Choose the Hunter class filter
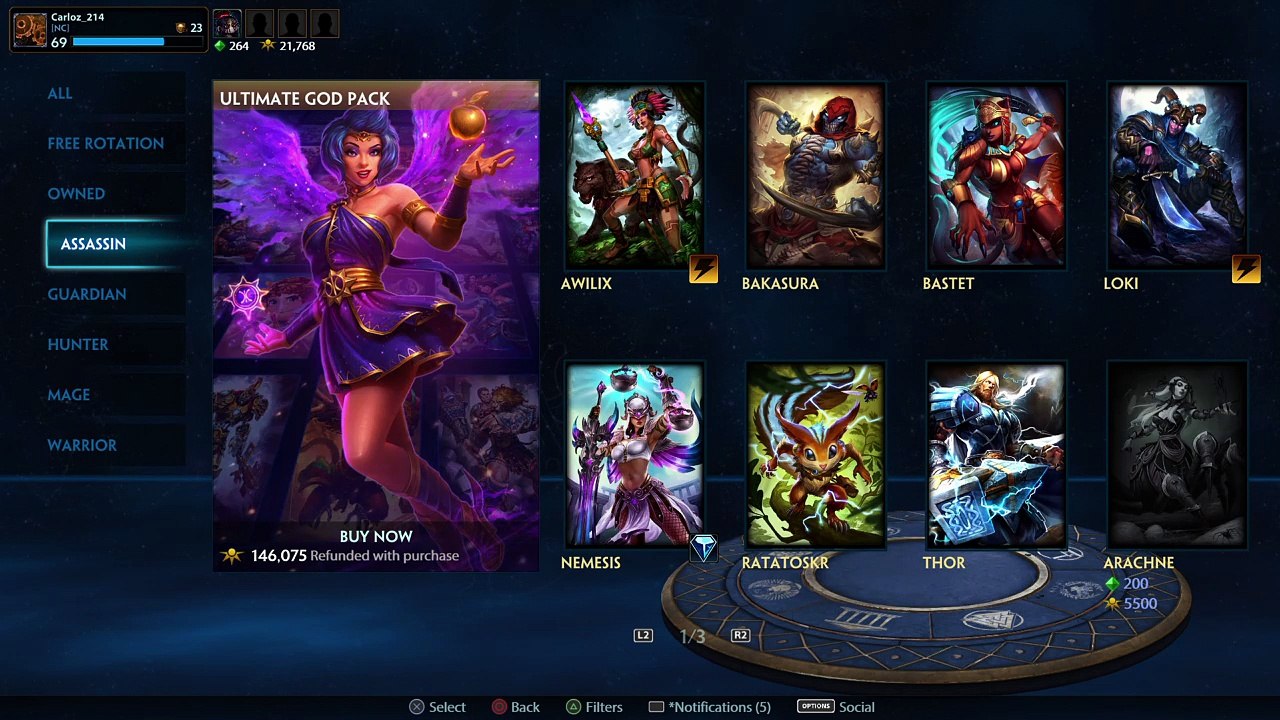Viewport: 1280px width, 720px height. coord(78,344)
